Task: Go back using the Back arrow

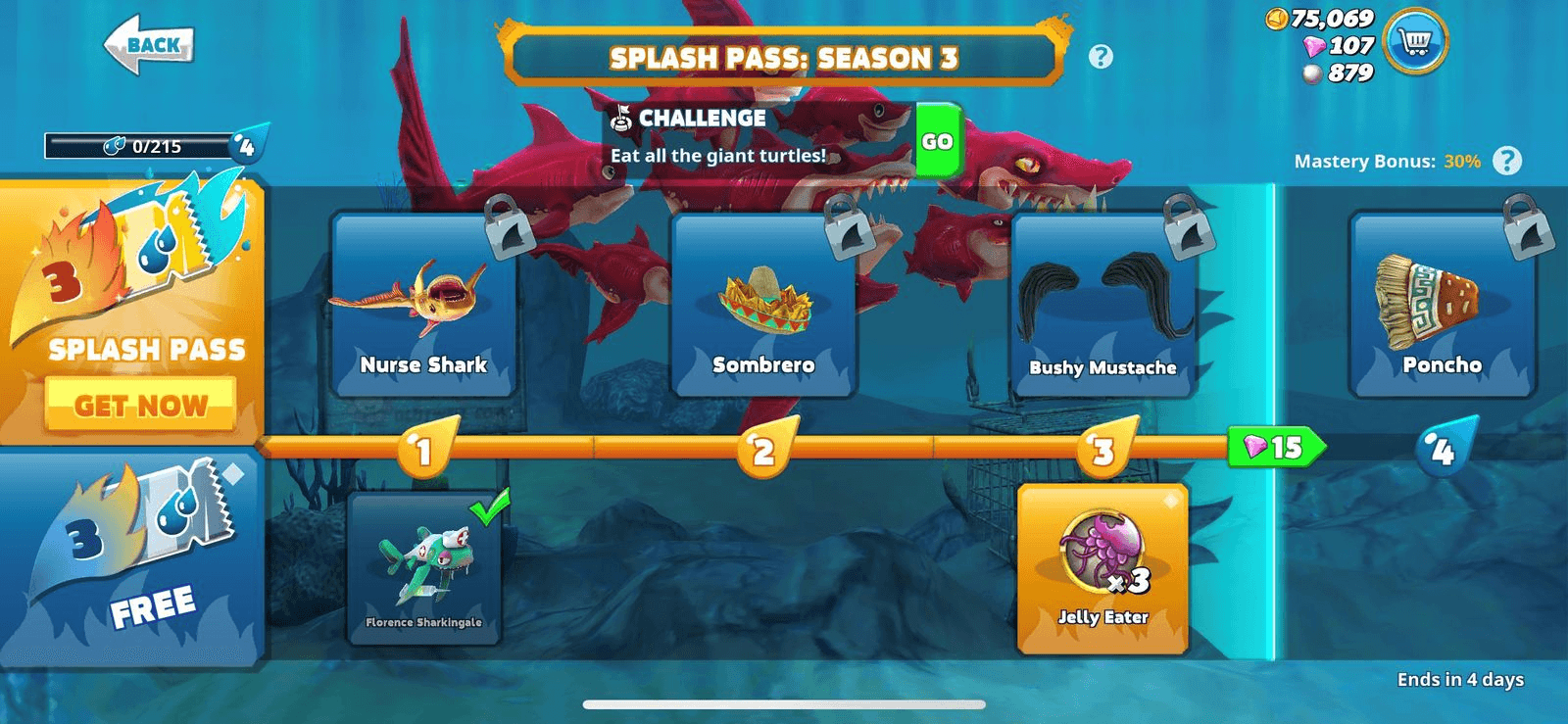Action: tap(149, 45)
